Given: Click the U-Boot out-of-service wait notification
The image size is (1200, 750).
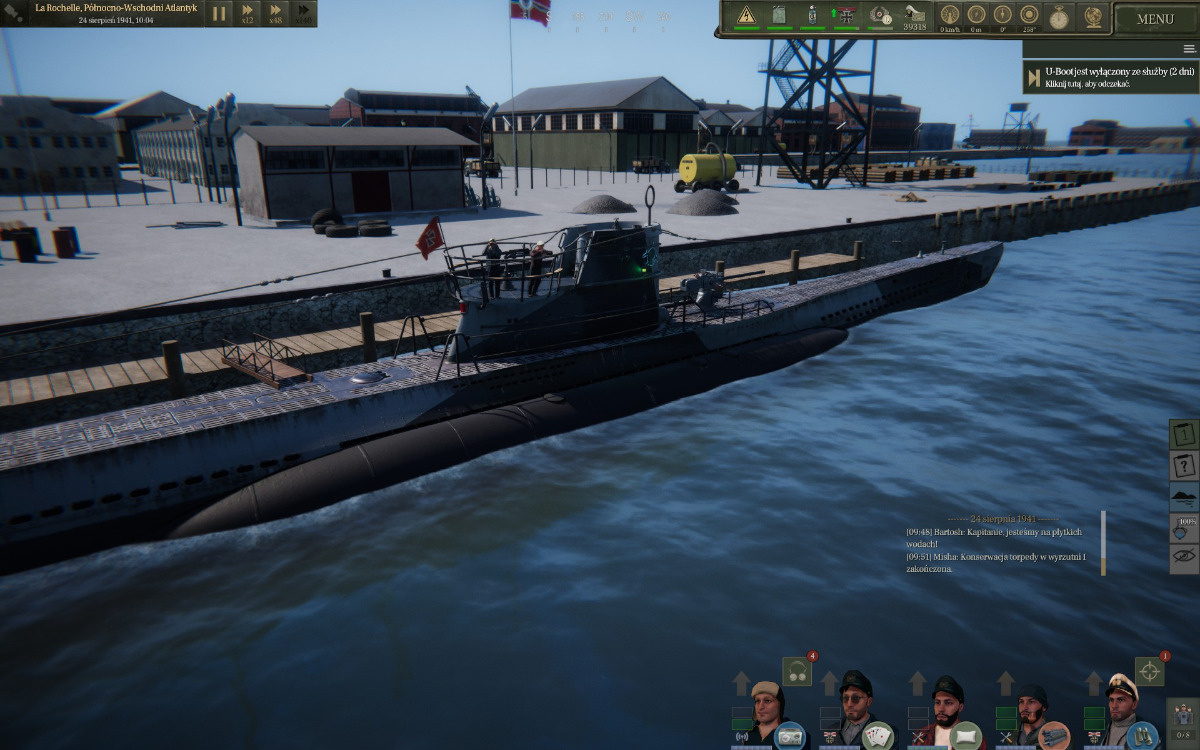Looking at the screenshot, I should point(1109,78).
